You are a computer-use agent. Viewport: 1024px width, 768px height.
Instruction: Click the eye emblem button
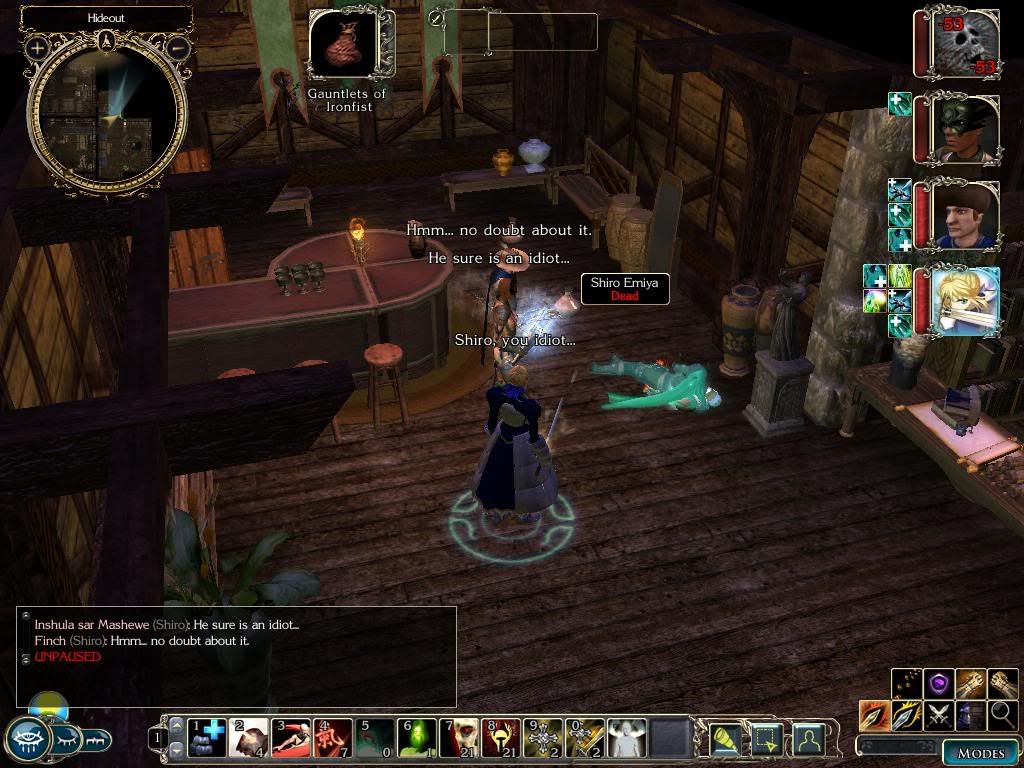(x=27, y=740)
